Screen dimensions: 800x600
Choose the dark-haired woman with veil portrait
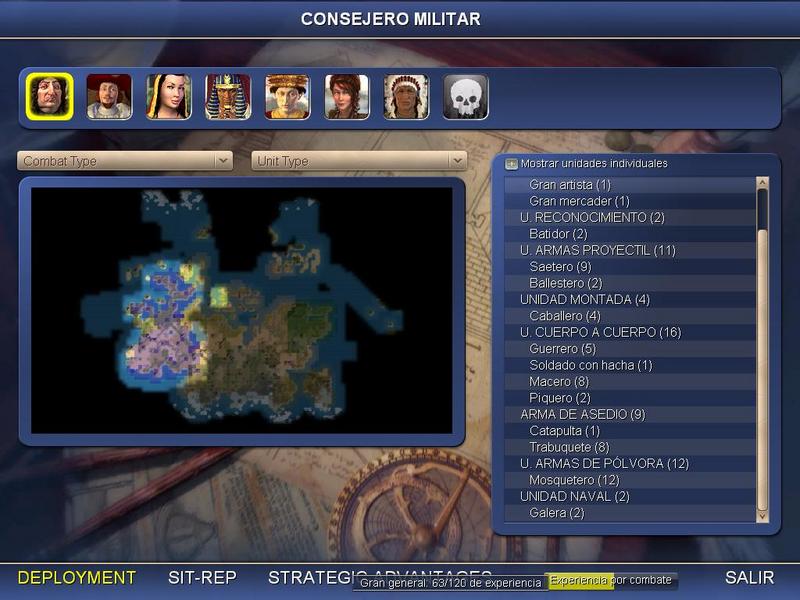169,97
